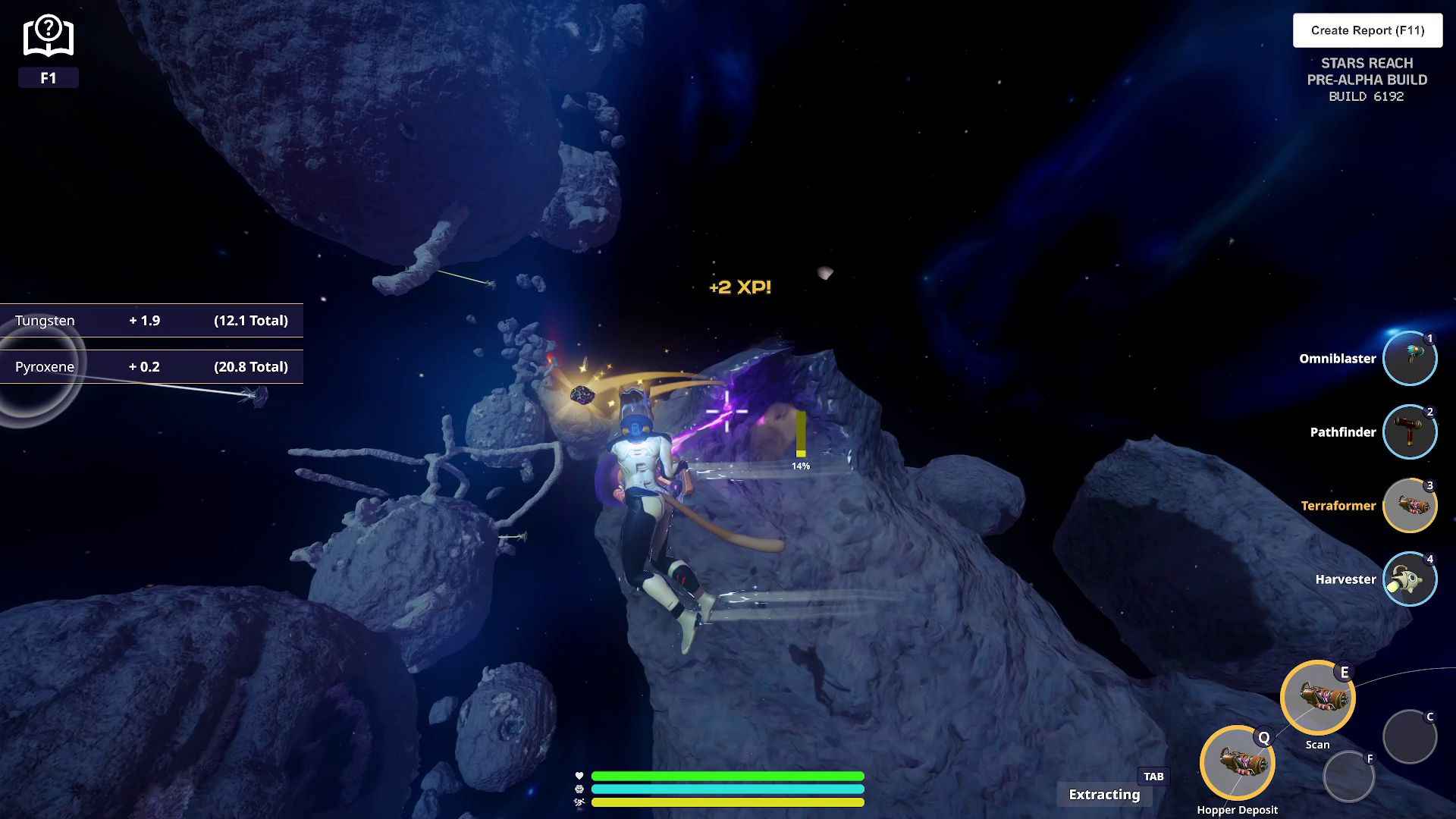
Task: Use the Hopper Deposit ability
Action: 1237,763
